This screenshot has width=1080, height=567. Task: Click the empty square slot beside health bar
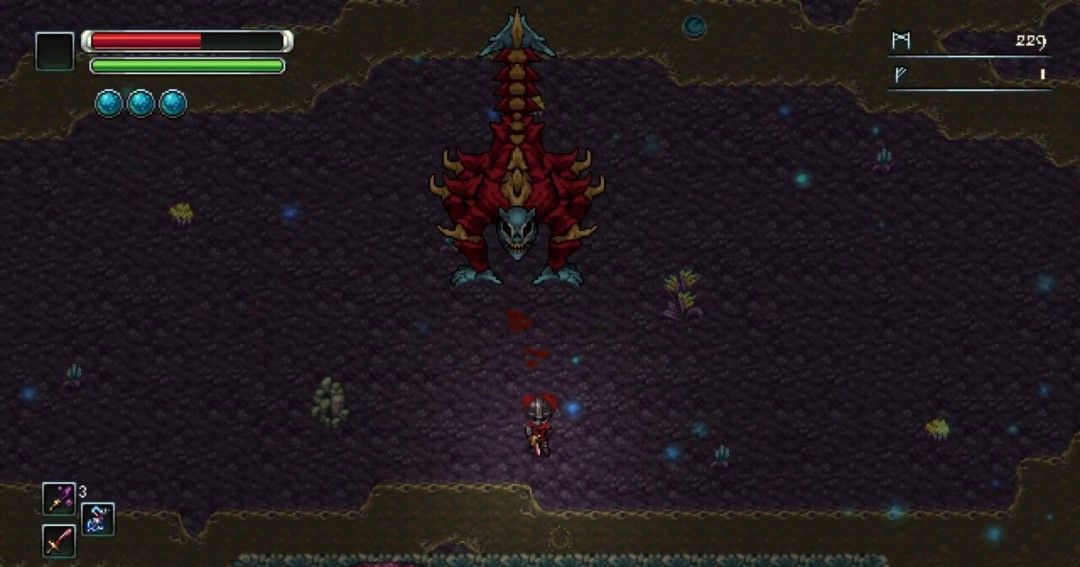click(54, 51)
